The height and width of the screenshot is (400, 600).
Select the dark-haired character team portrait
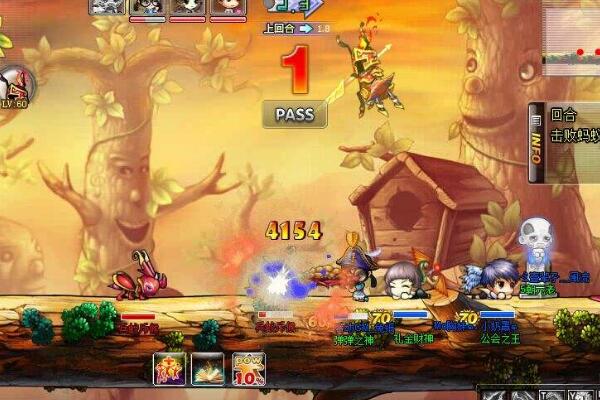pyautogui.click(x=188, y=7)
